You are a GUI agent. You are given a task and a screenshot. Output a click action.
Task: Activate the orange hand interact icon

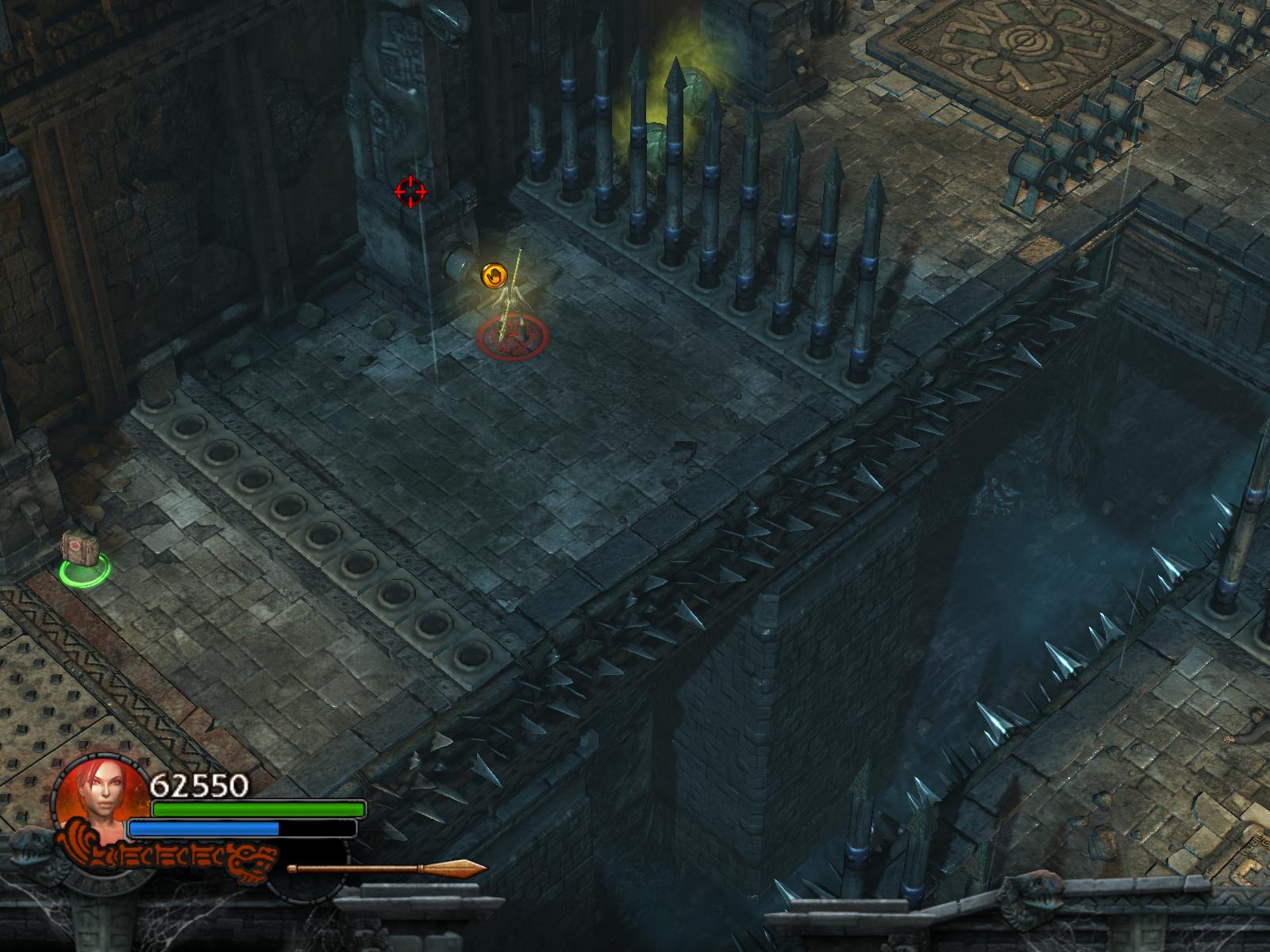click(494, 275)
